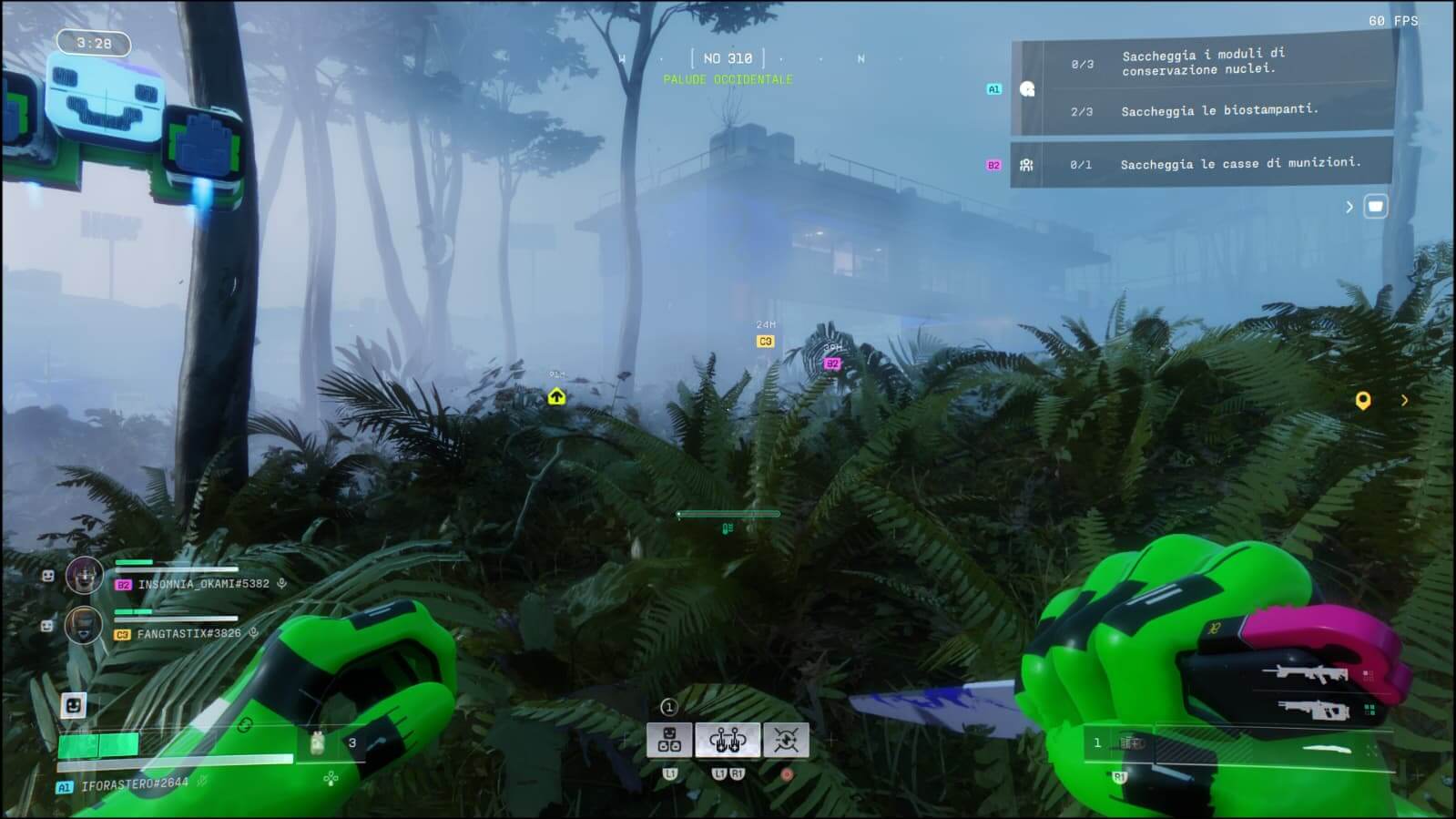Select the magenta B2 teammate marker
Screen dimensions: 1456x819
(x=831, y=363)
